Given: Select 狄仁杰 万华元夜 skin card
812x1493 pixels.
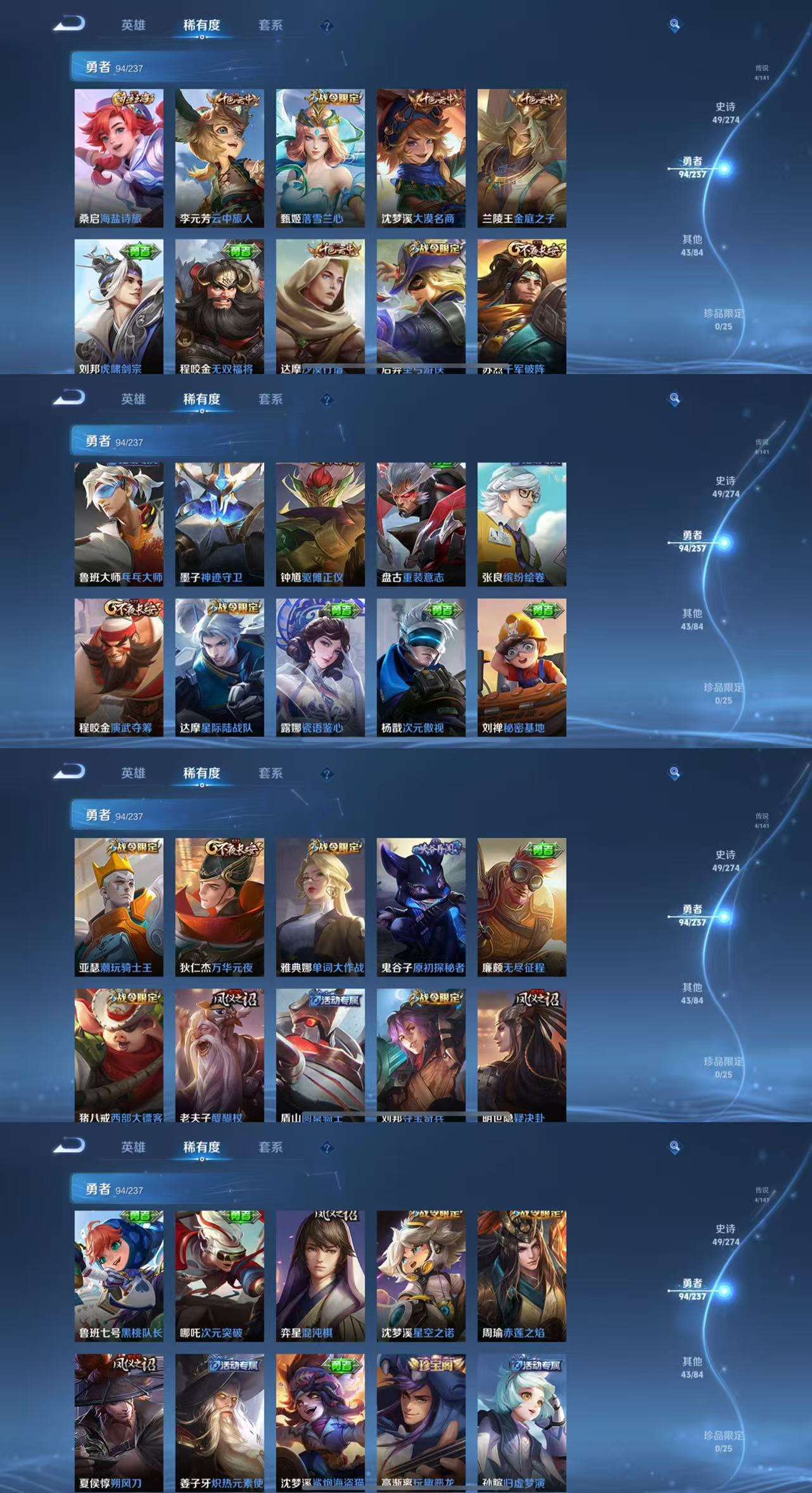Looking at the screenshot, I should tap(219, 907).
